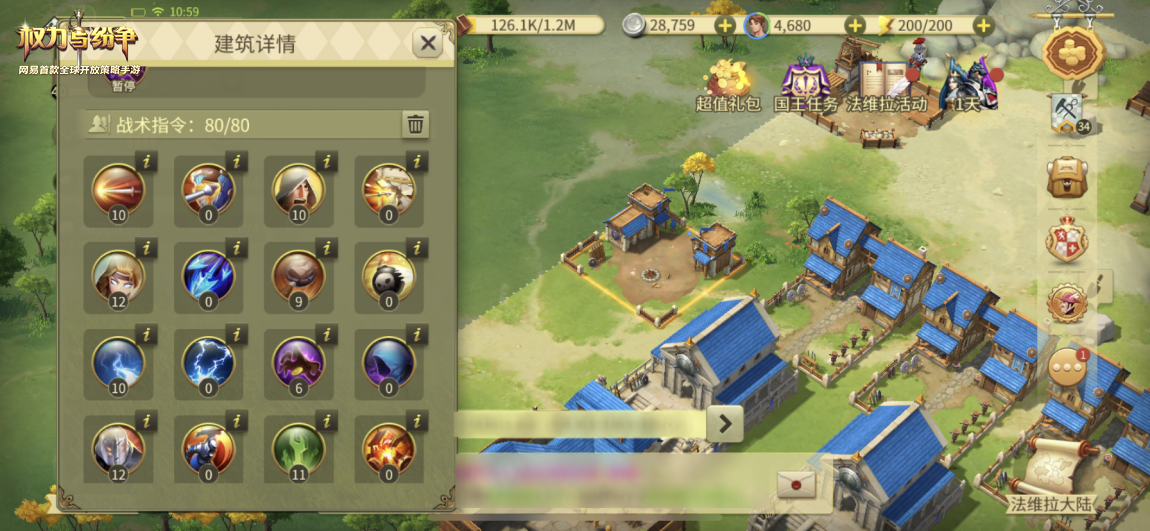The width and height of the screenshot is (1150, 531).
Task: Select the flaming sword thrust tactic icon
Action: 118,189
